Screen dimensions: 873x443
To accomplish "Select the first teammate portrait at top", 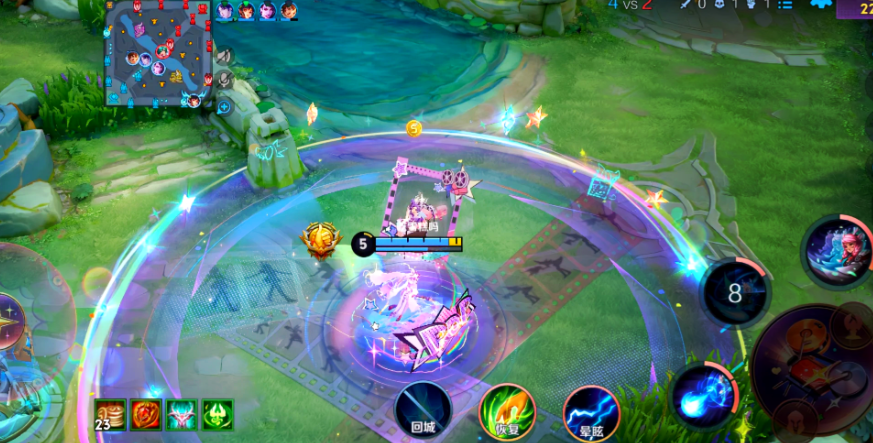I will (x=224, y=11).
